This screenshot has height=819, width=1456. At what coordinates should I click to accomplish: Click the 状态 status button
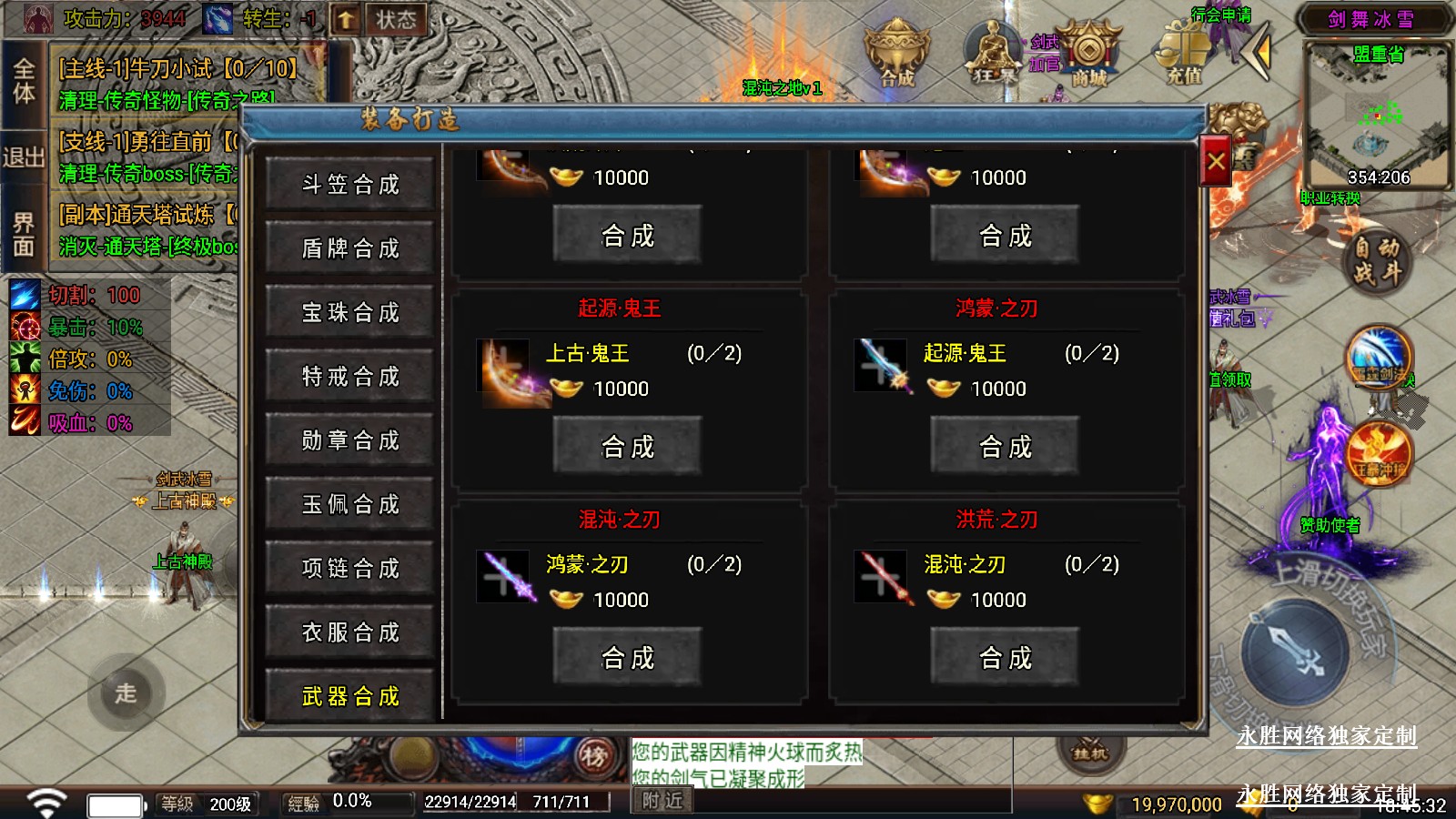(396, 20)
